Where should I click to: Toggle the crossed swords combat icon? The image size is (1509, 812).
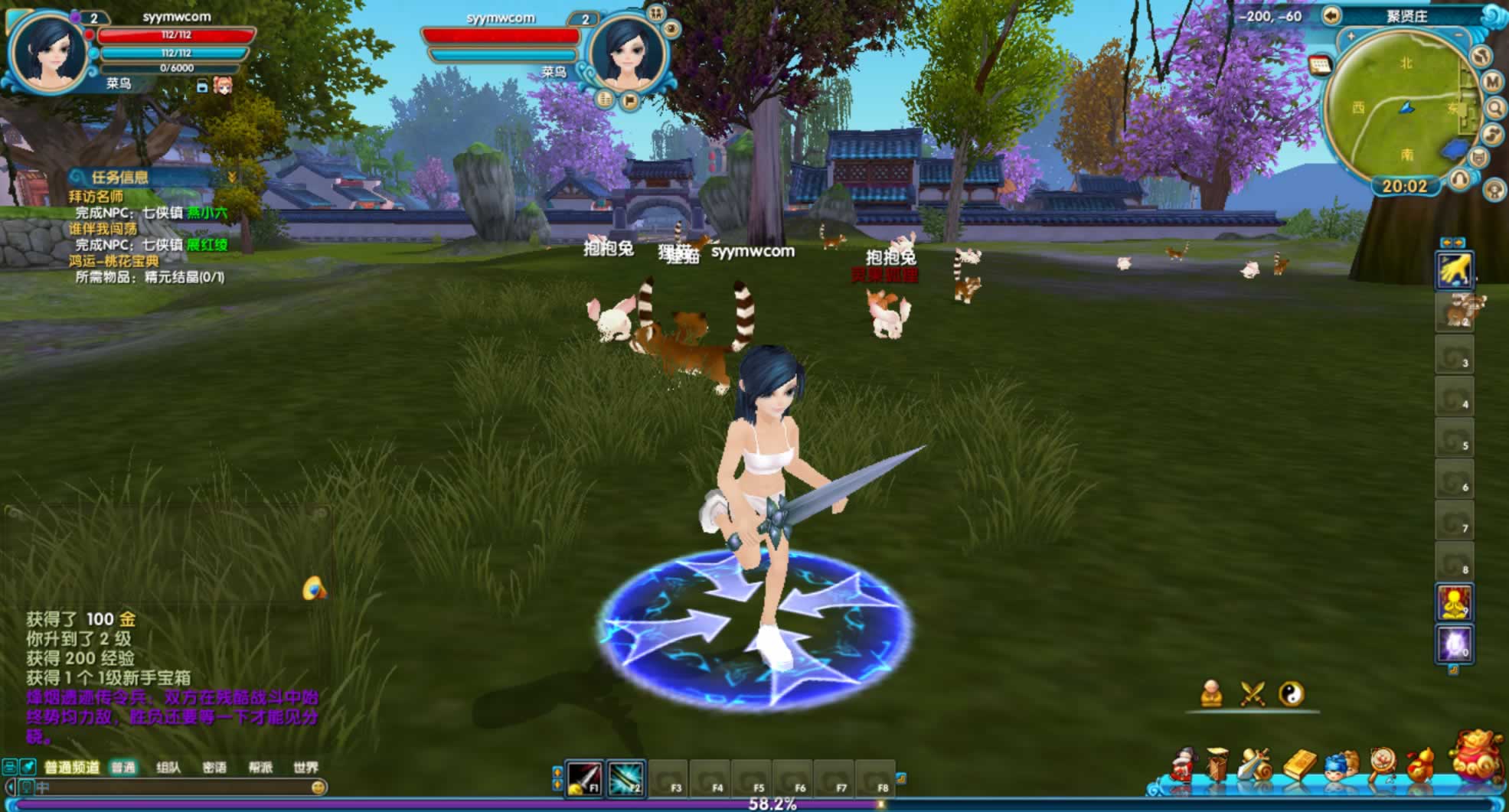[x=1253, y=694]
